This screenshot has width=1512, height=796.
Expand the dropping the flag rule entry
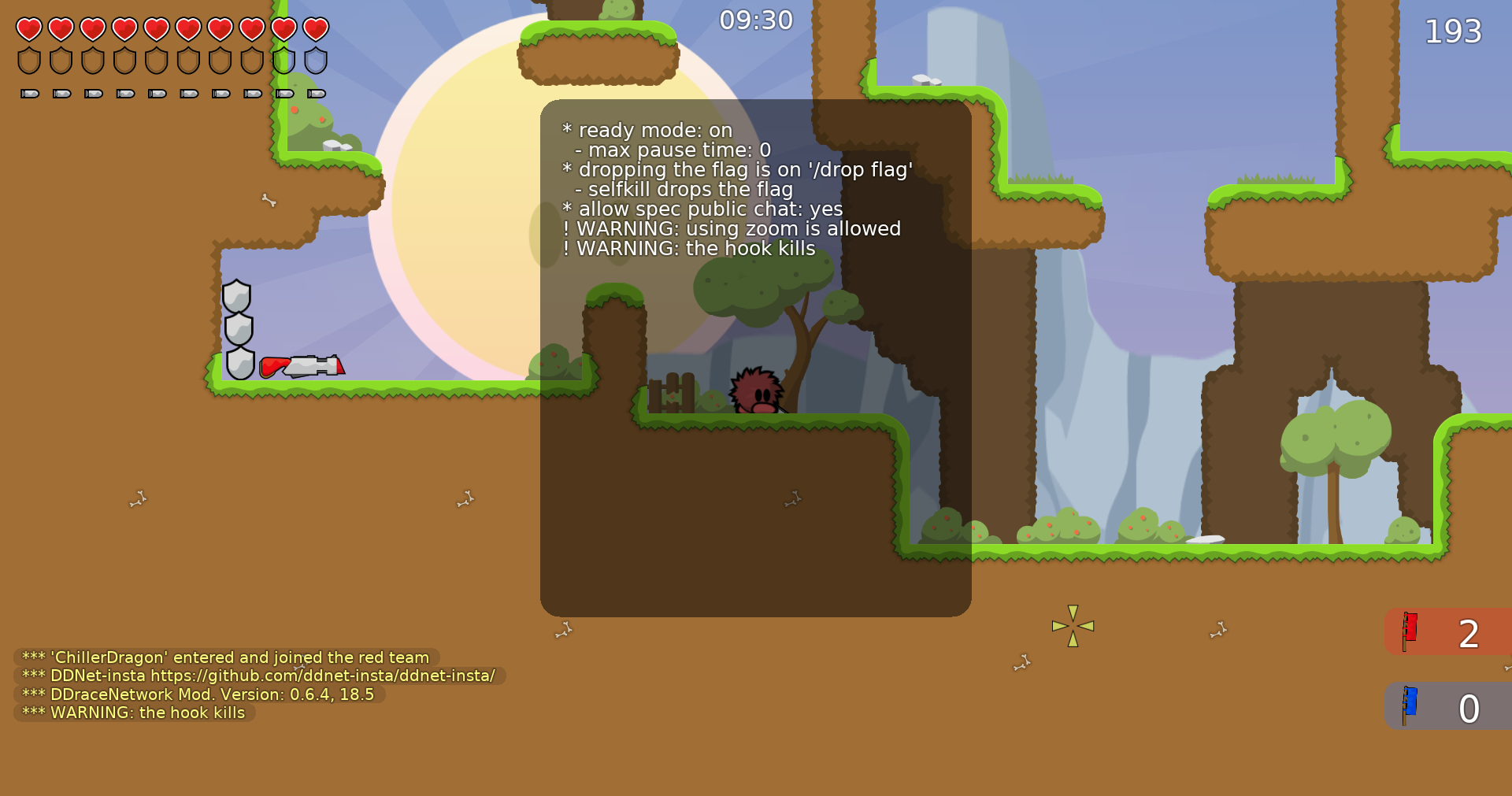(x=737, y=169)
